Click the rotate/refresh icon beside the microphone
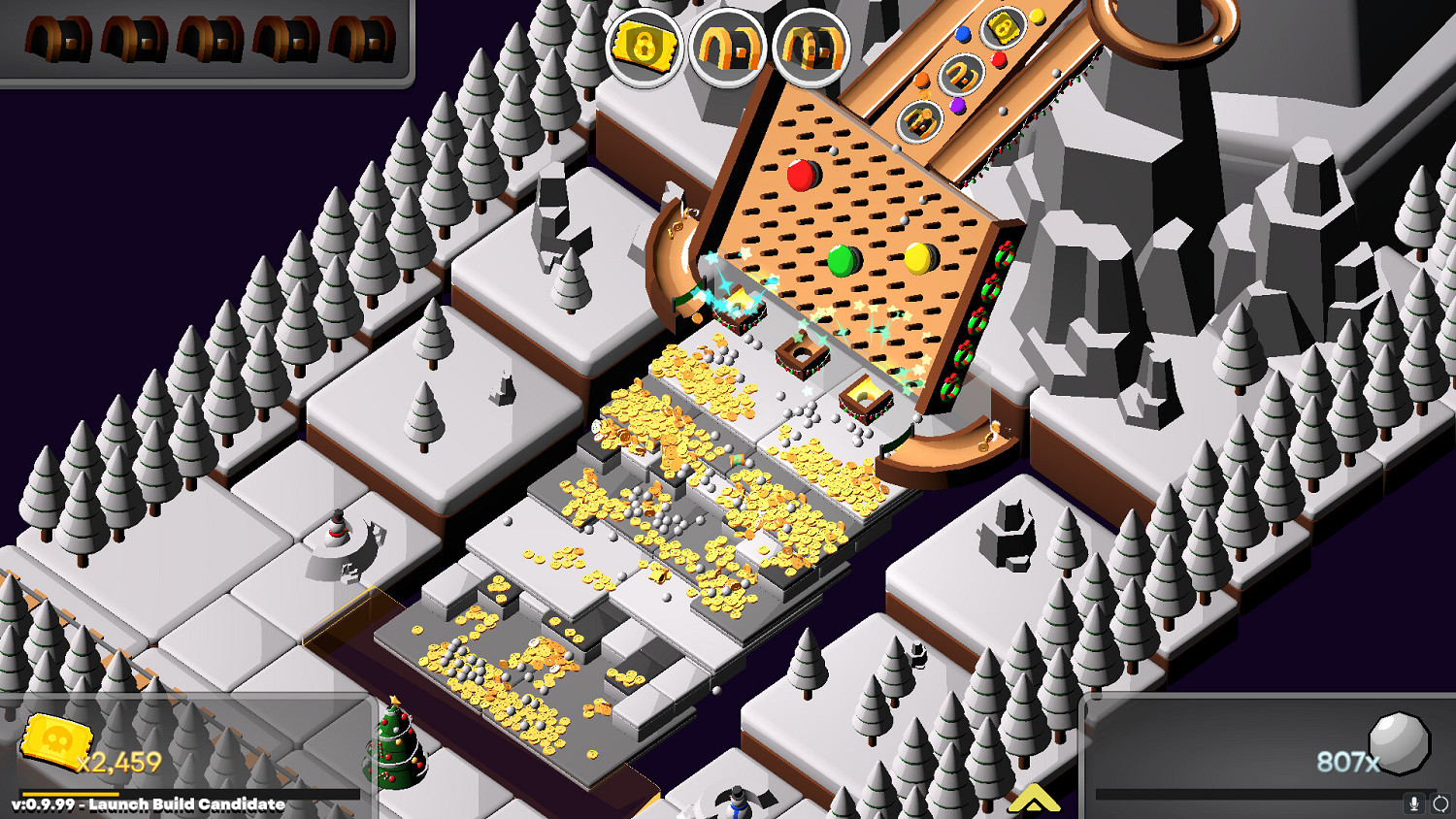This screenshot has height=819, width=1456. click(1440, 803)
